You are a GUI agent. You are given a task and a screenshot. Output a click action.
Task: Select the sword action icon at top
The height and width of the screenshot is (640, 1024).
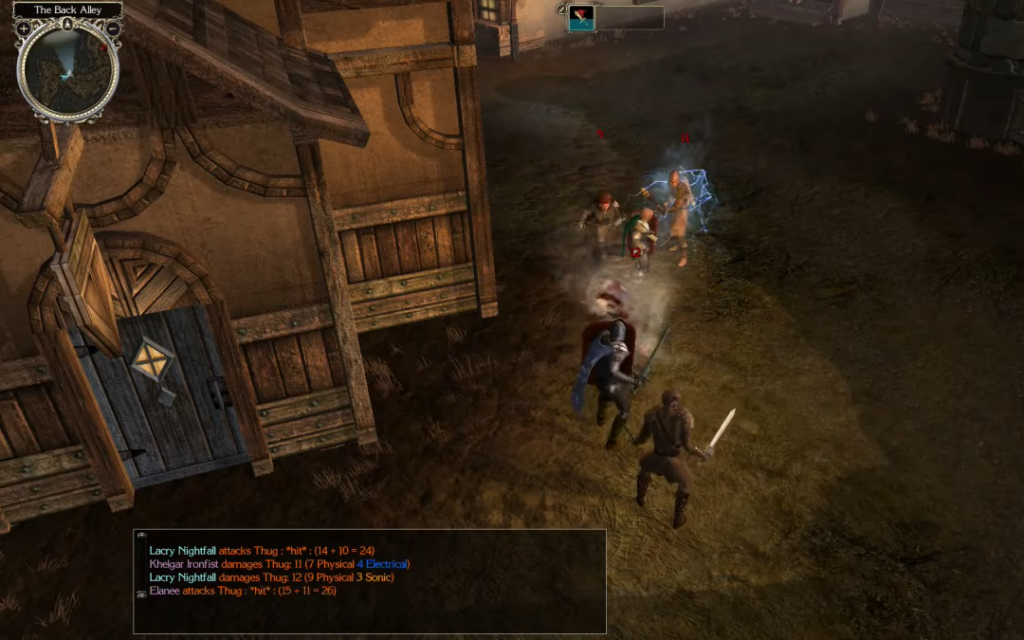click(581, 18)
